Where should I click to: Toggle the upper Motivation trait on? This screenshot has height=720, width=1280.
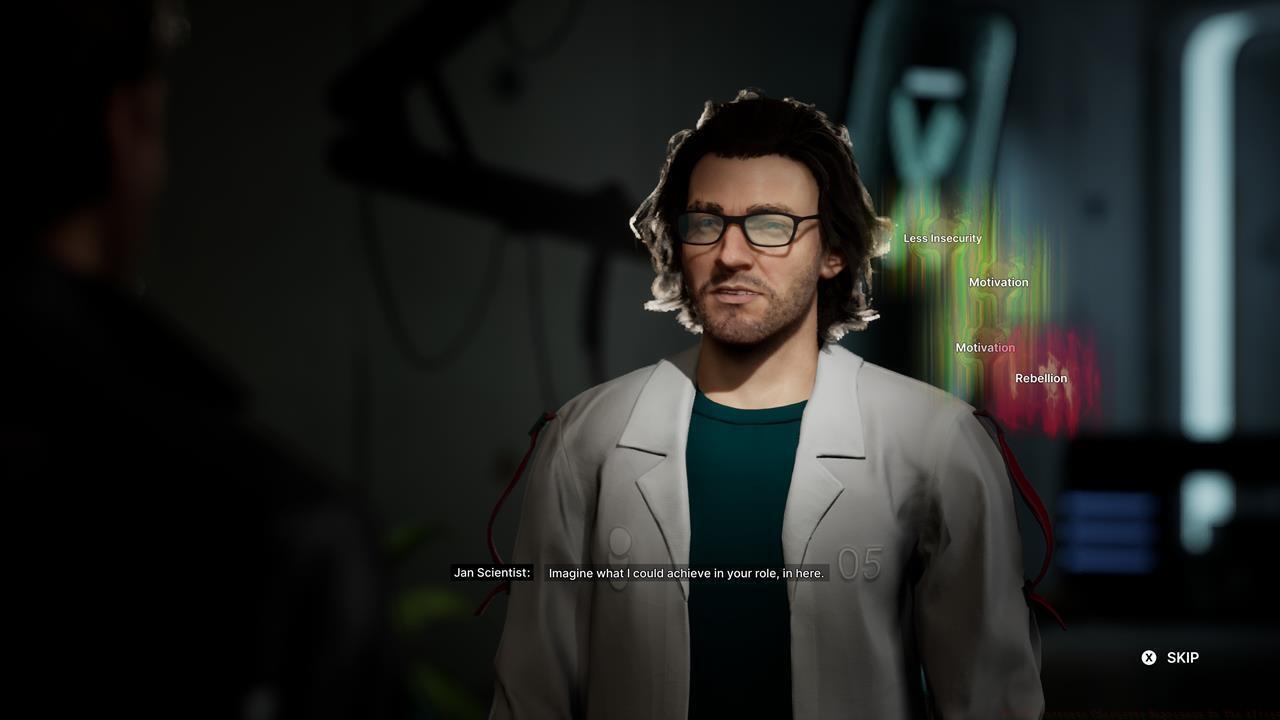[998, 282]
